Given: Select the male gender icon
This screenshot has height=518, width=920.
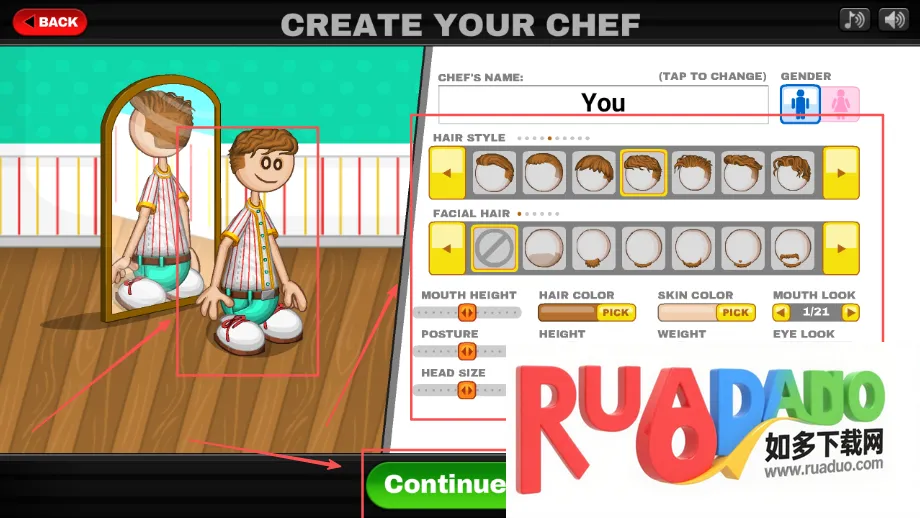Looking at the screenshot, I should click(x=800, y=103).
